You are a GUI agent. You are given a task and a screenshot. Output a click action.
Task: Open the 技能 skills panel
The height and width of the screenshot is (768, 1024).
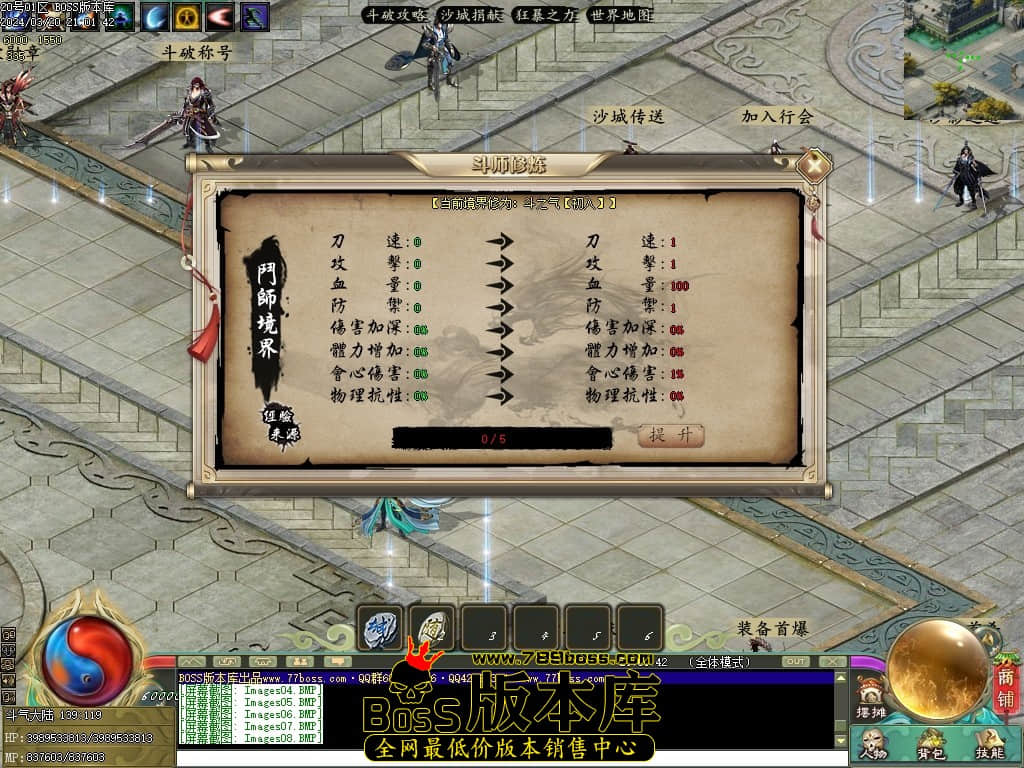tap(988, 745)
